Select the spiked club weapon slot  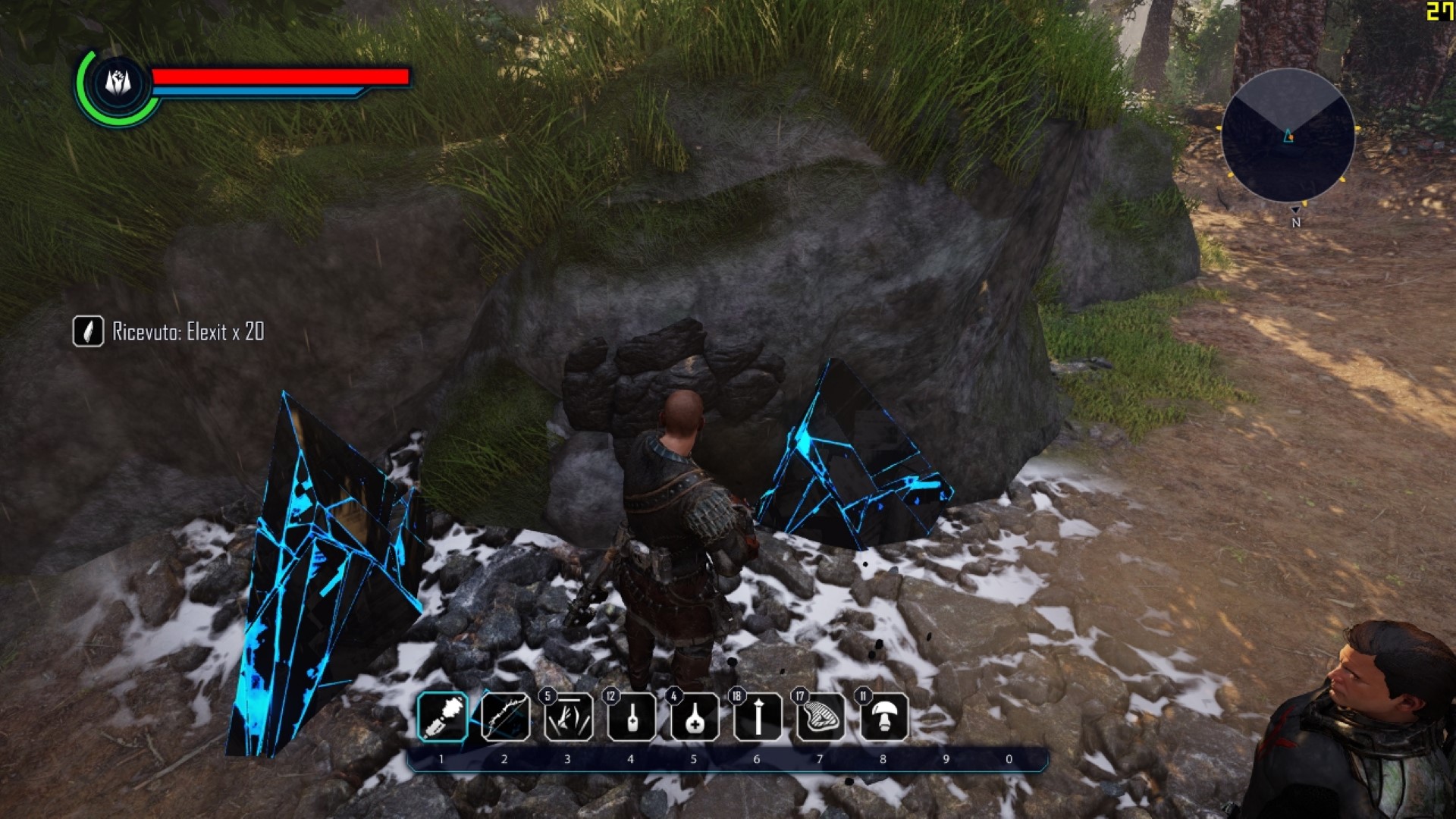(x=442, y=717)
